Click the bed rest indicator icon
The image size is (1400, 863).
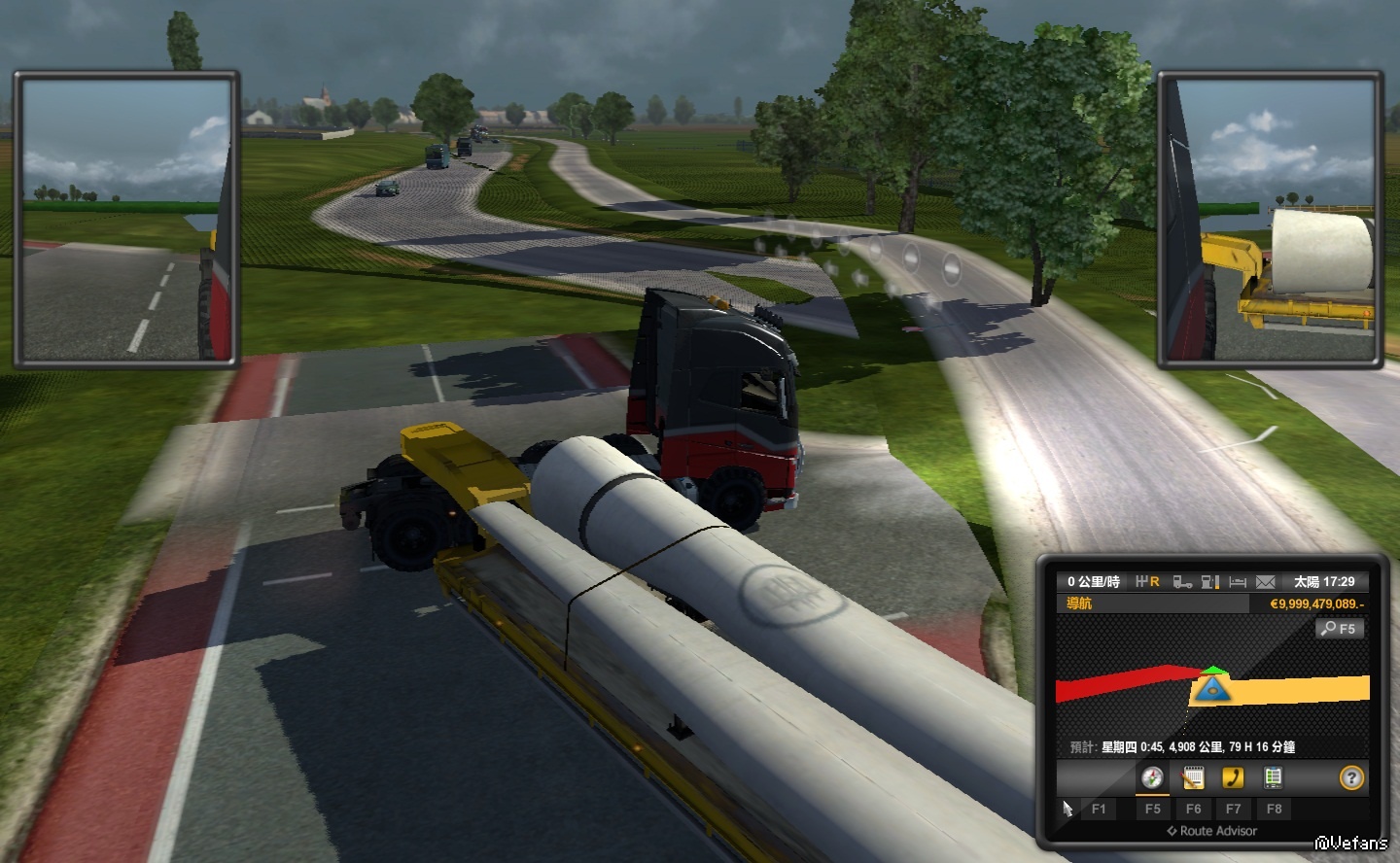1238,582
